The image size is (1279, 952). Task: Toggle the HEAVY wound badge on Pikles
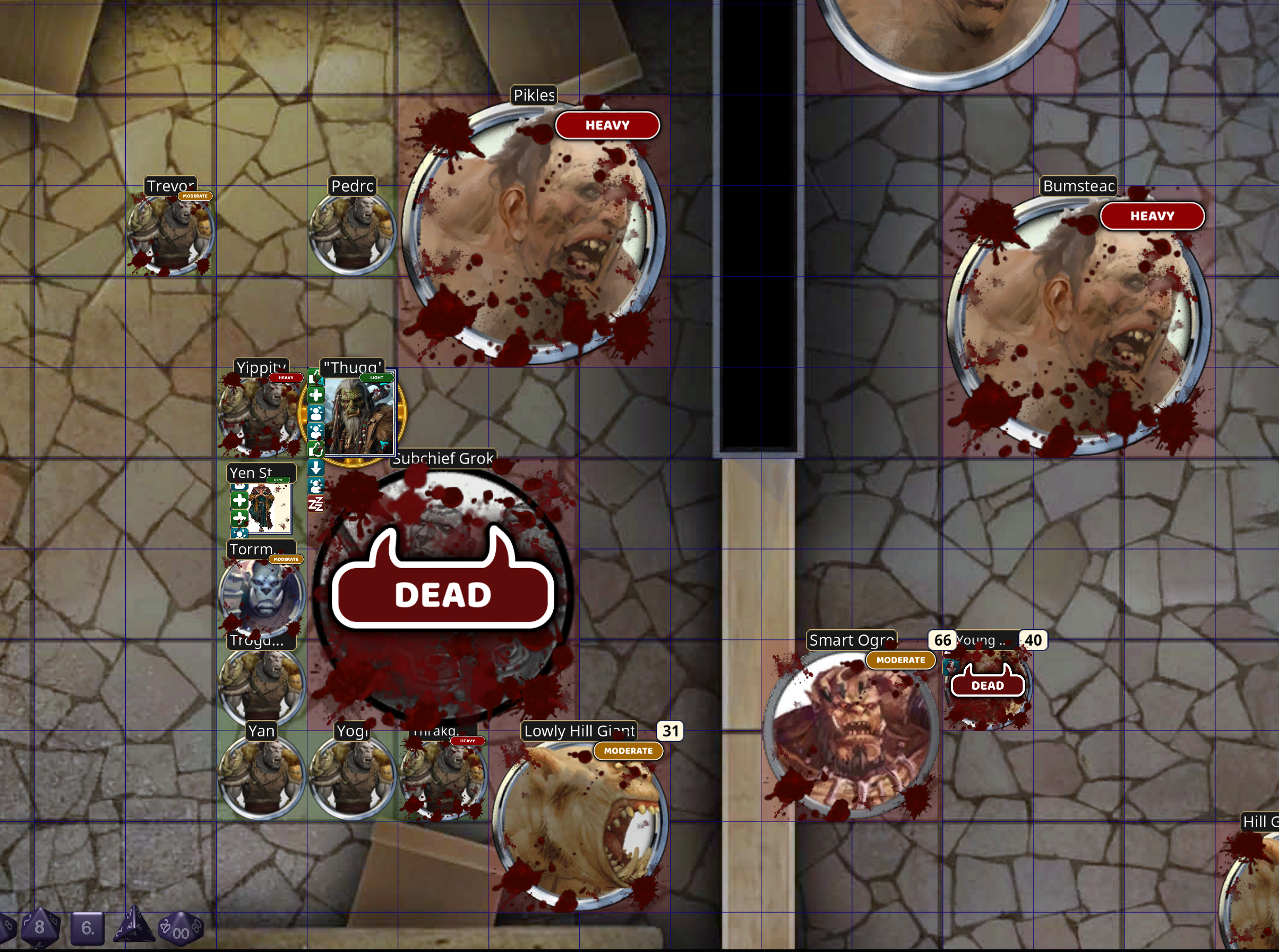coord(607,125)
